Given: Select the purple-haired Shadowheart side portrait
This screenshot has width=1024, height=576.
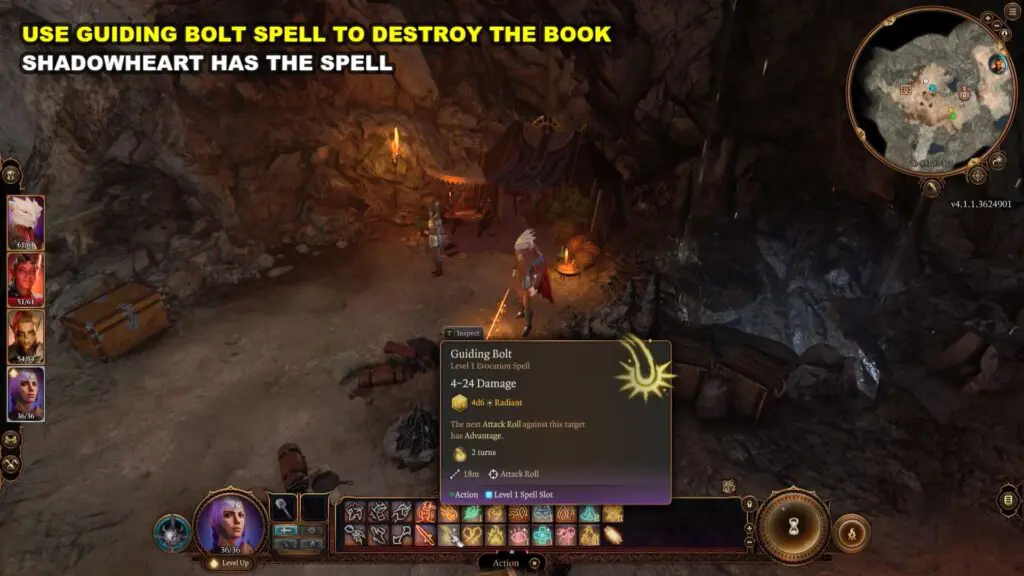Looking at the screenshot, I should pos(26,393).
